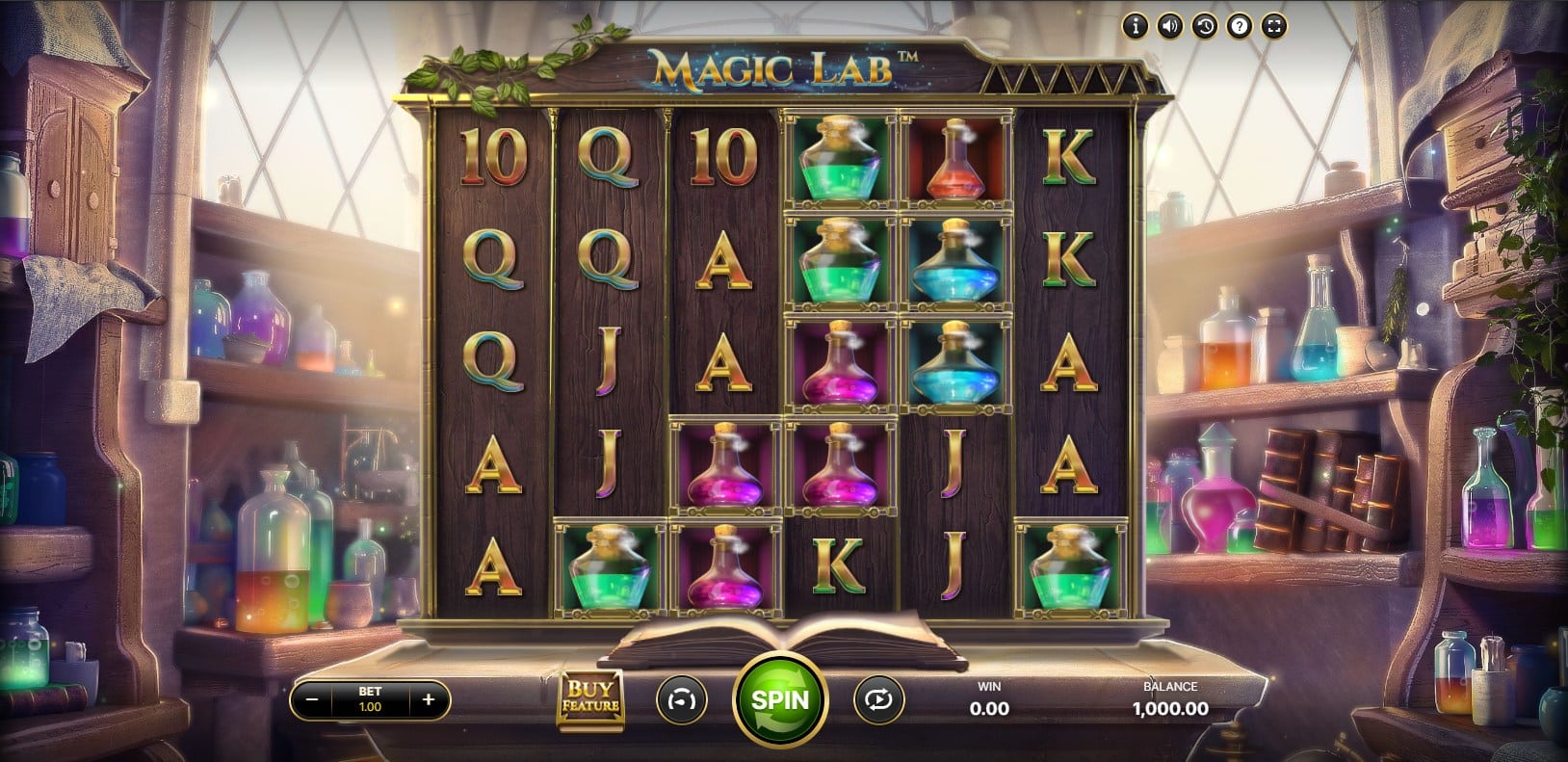Switch to fullscreen mode

tap(1274, 27)
